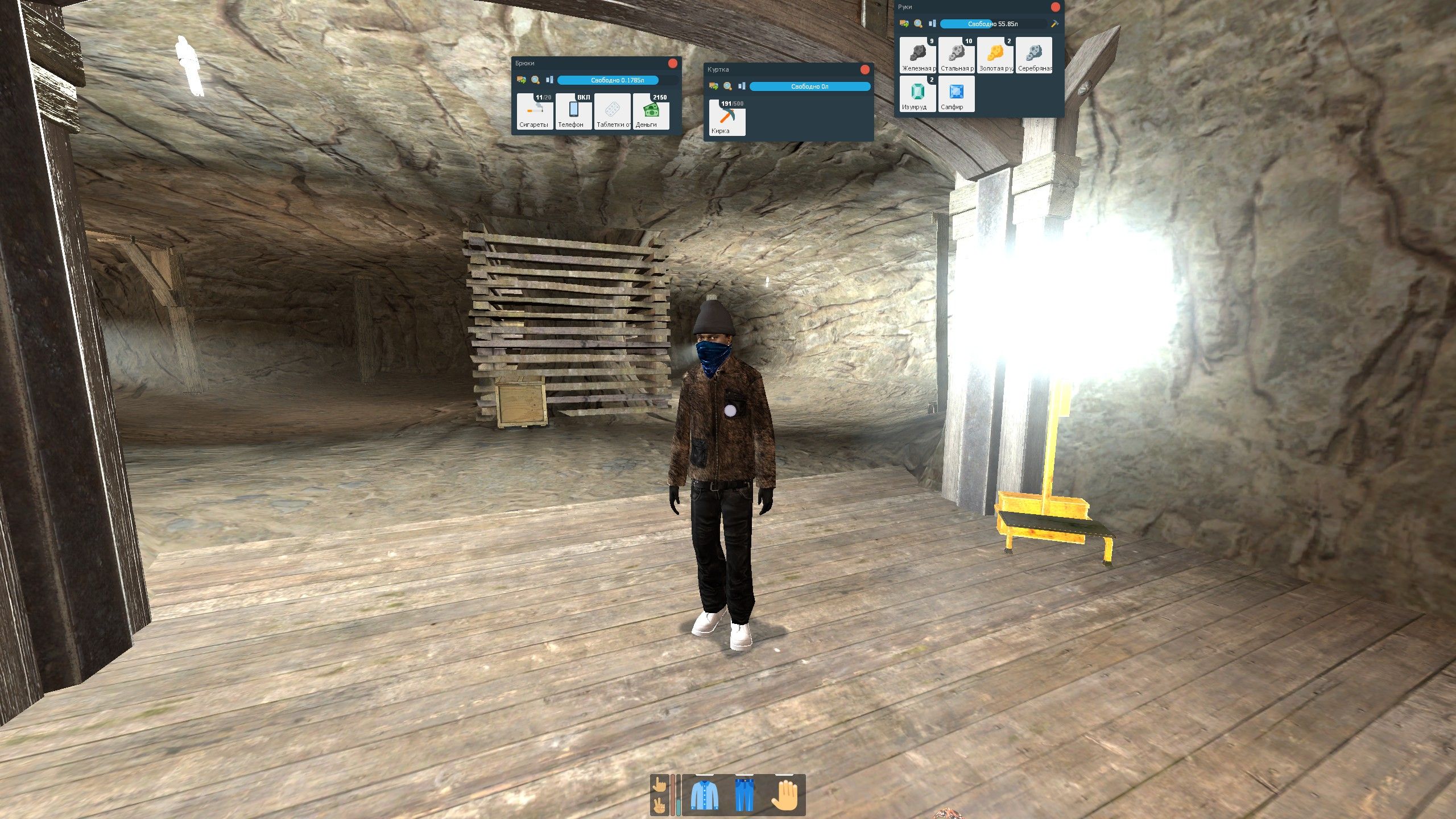The height and width of the screenshot is (819, 1456).
Task: Click the hammer craft icon in Руки panel
Action: point(1054,24)
